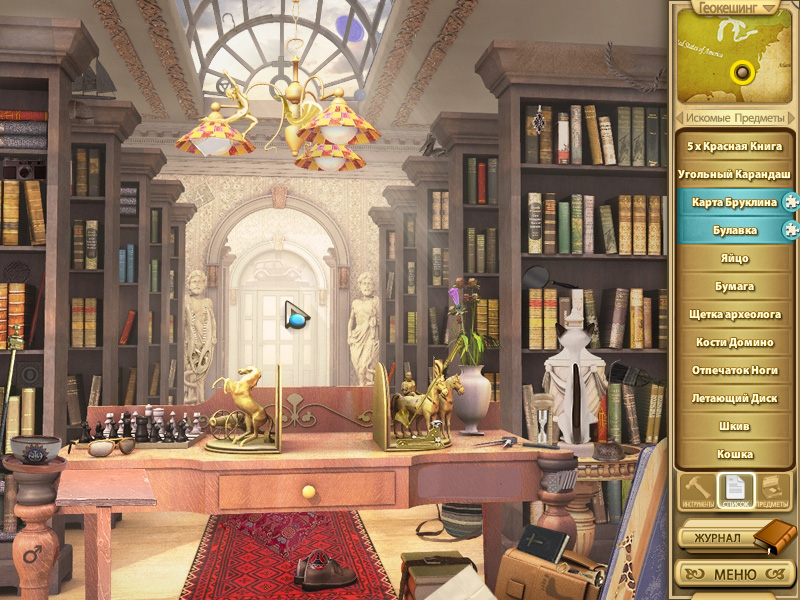Open the Геокешинг dropdown at the top

(734, 8)
